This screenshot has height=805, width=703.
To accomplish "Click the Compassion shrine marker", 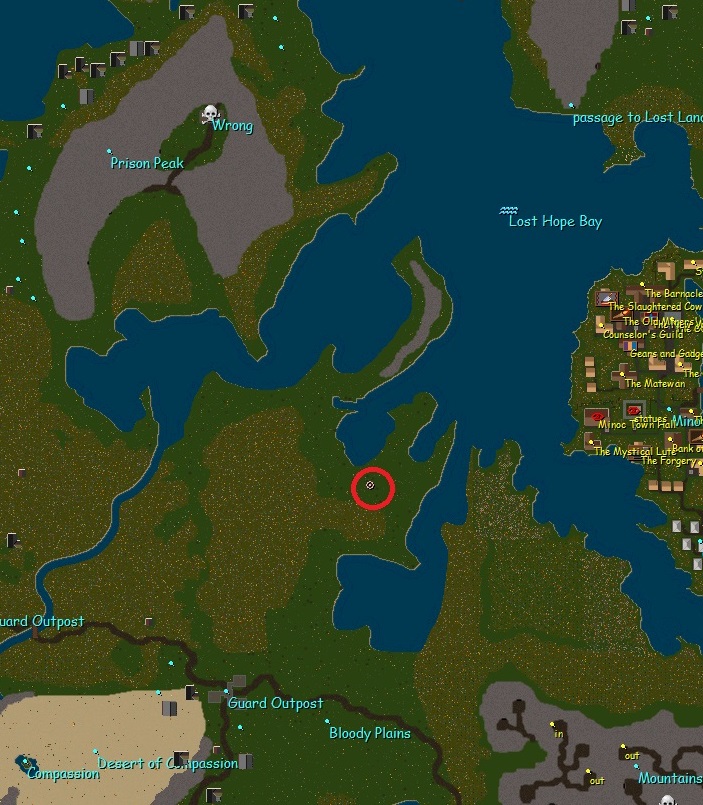I will [x=22, y=762].
